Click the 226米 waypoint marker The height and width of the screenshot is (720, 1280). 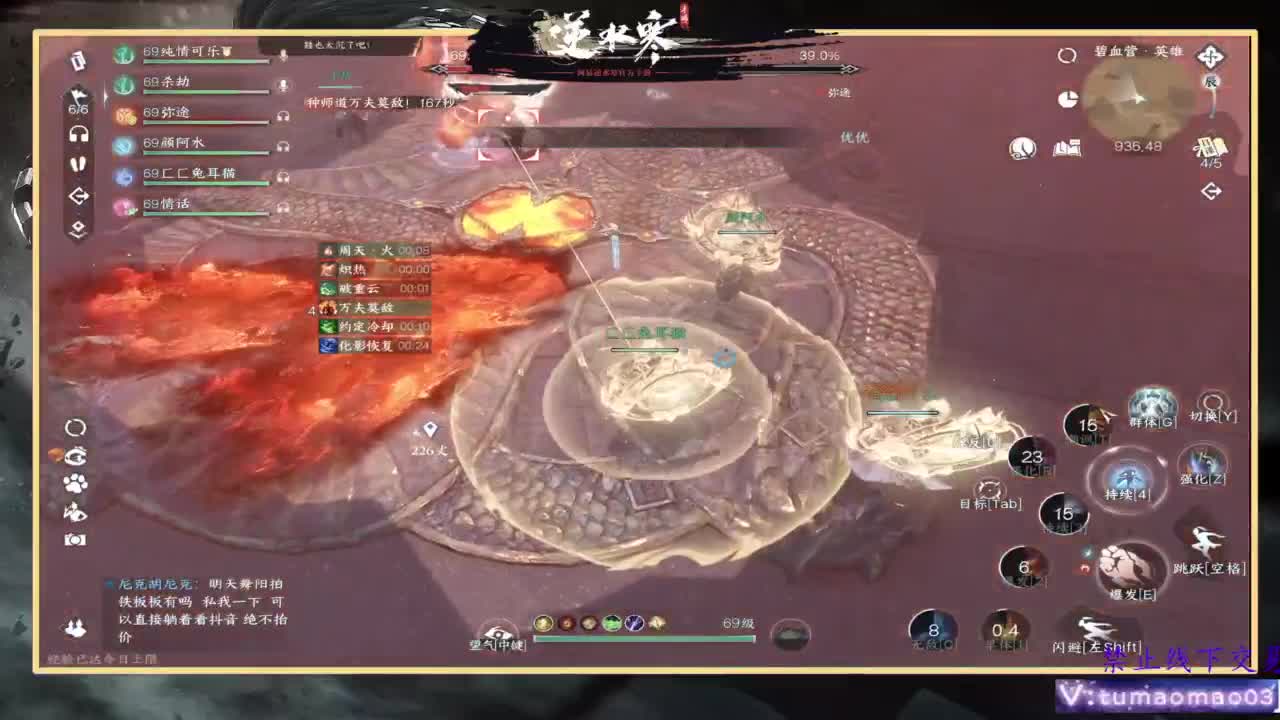pyautogui.click(x=430, y=428)
